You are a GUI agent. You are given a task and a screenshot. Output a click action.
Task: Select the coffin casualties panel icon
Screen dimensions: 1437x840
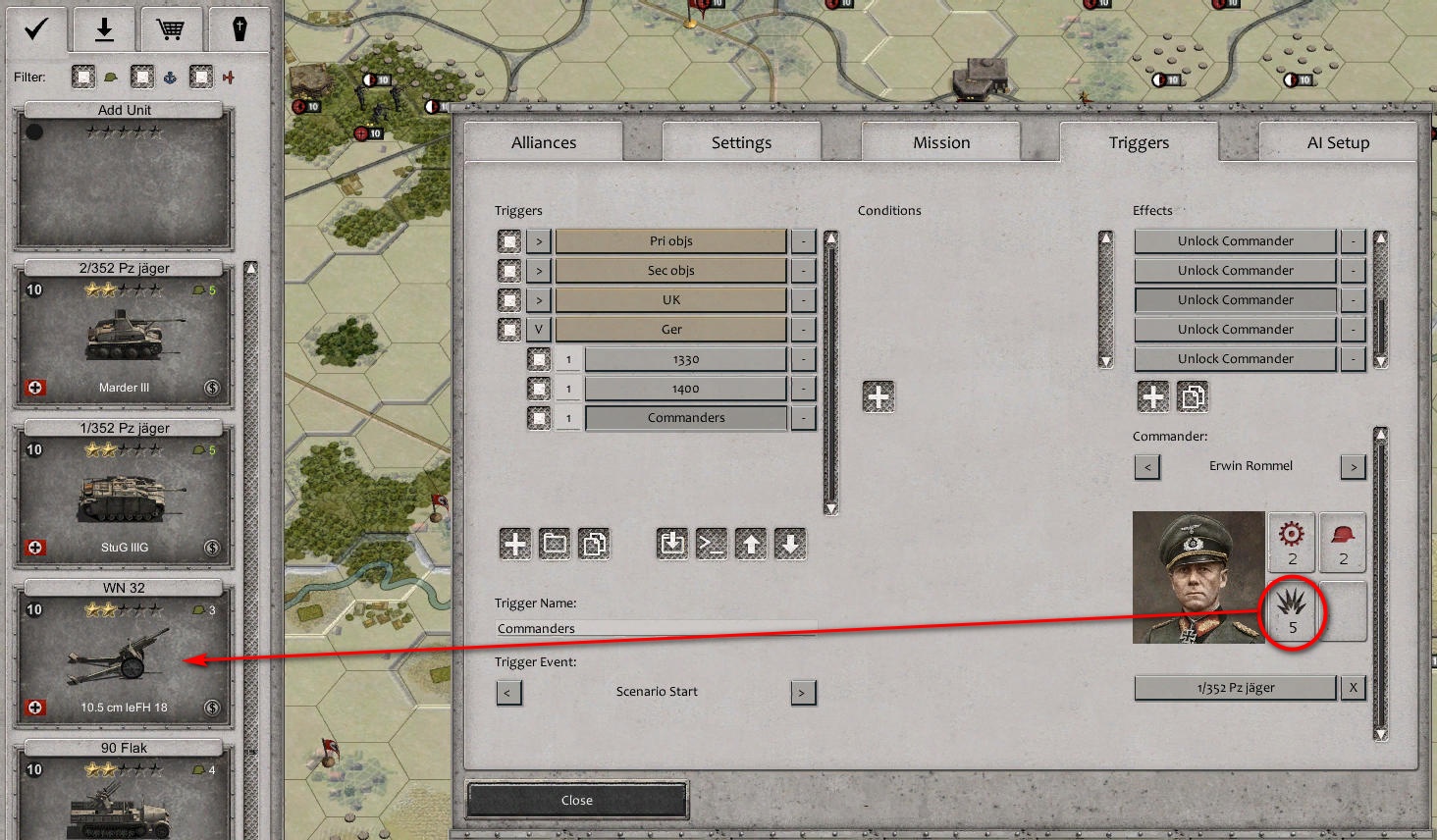coord(241,29)
